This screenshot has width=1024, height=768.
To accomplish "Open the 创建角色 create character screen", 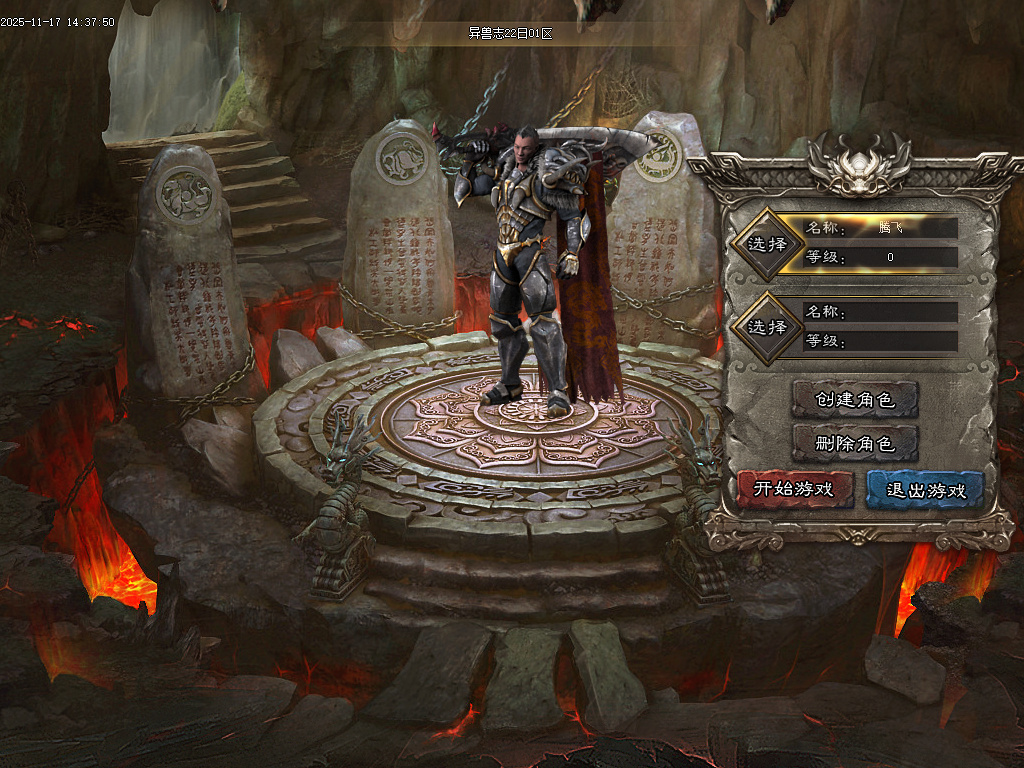I will [x=854, y=400].
